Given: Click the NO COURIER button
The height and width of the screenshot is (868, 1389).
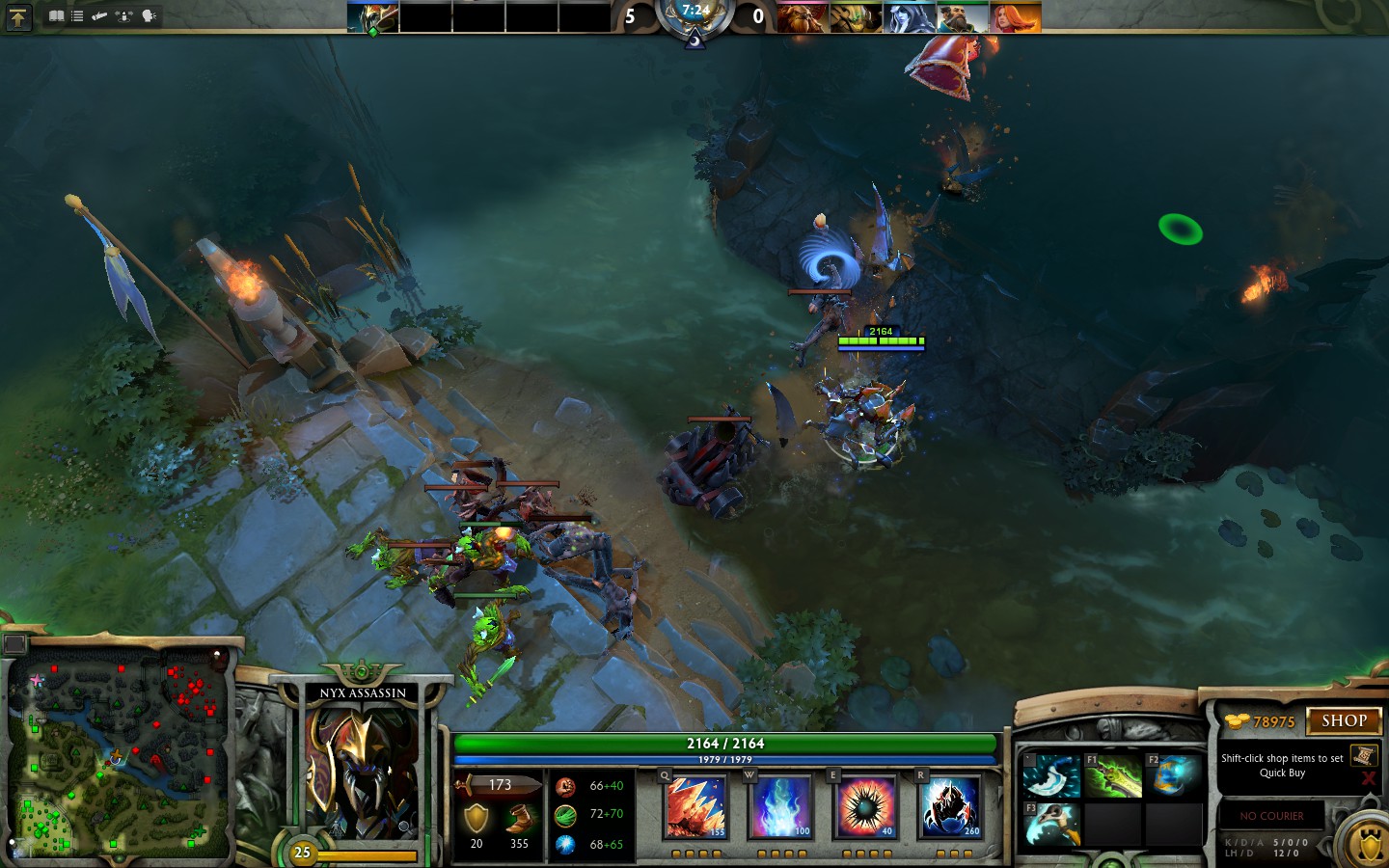Looking at the screenshot, I should pos(1271,815).
